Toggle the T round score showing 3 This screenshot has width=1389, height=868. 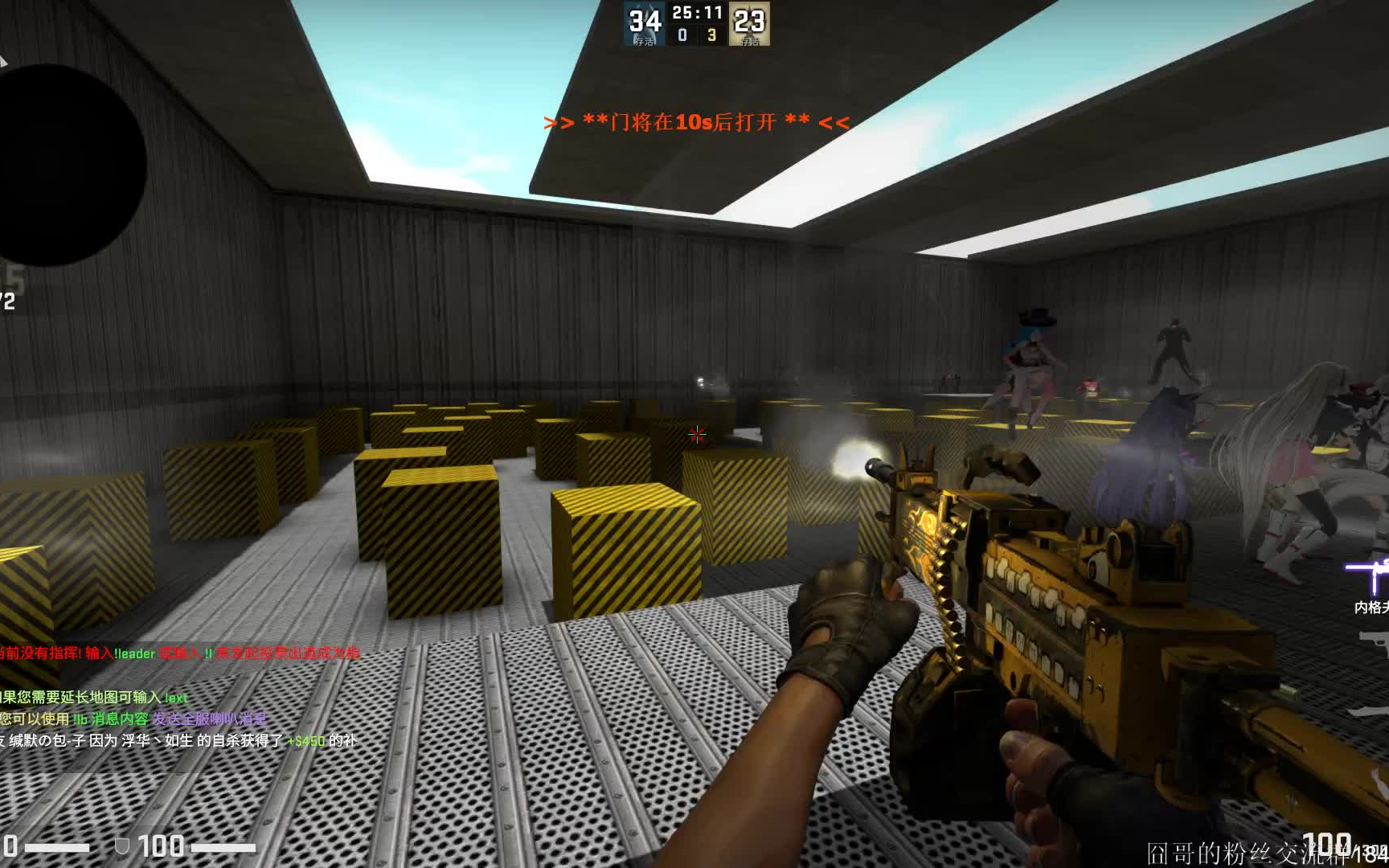click(x=715, y=35)
